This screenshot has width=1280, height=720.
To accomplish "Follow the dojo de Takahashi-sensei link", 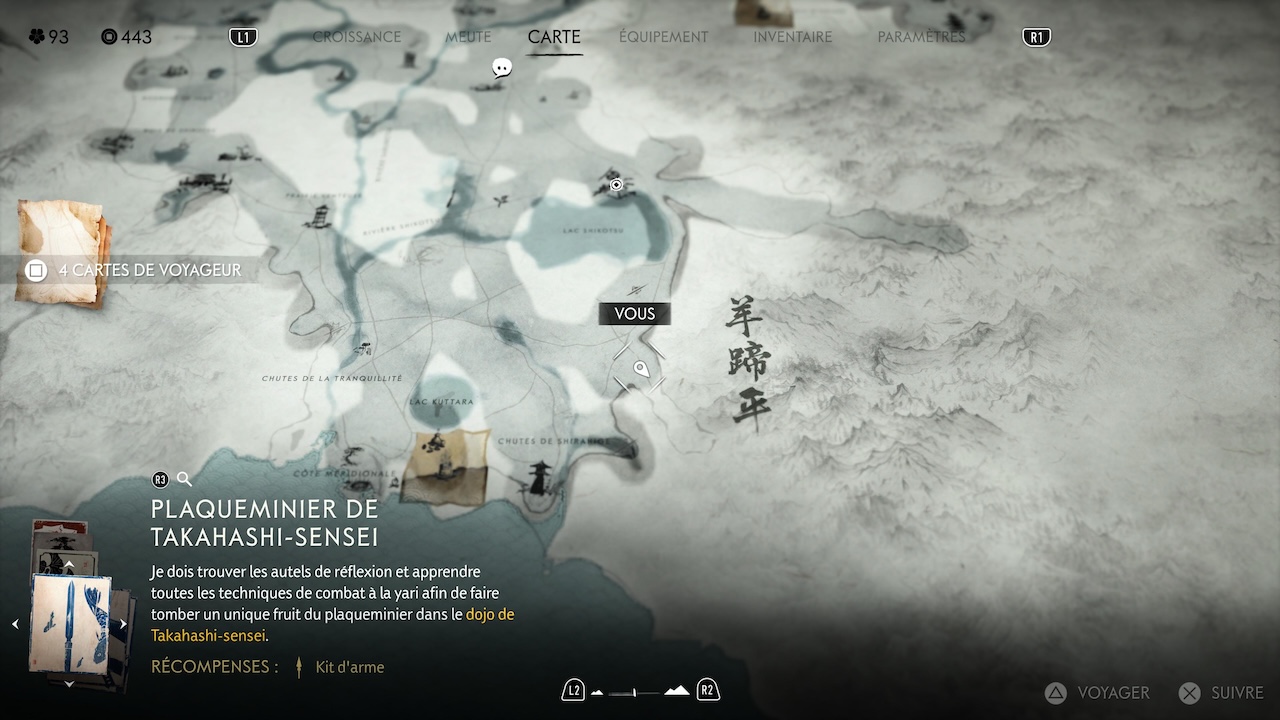I will (490, 614).
